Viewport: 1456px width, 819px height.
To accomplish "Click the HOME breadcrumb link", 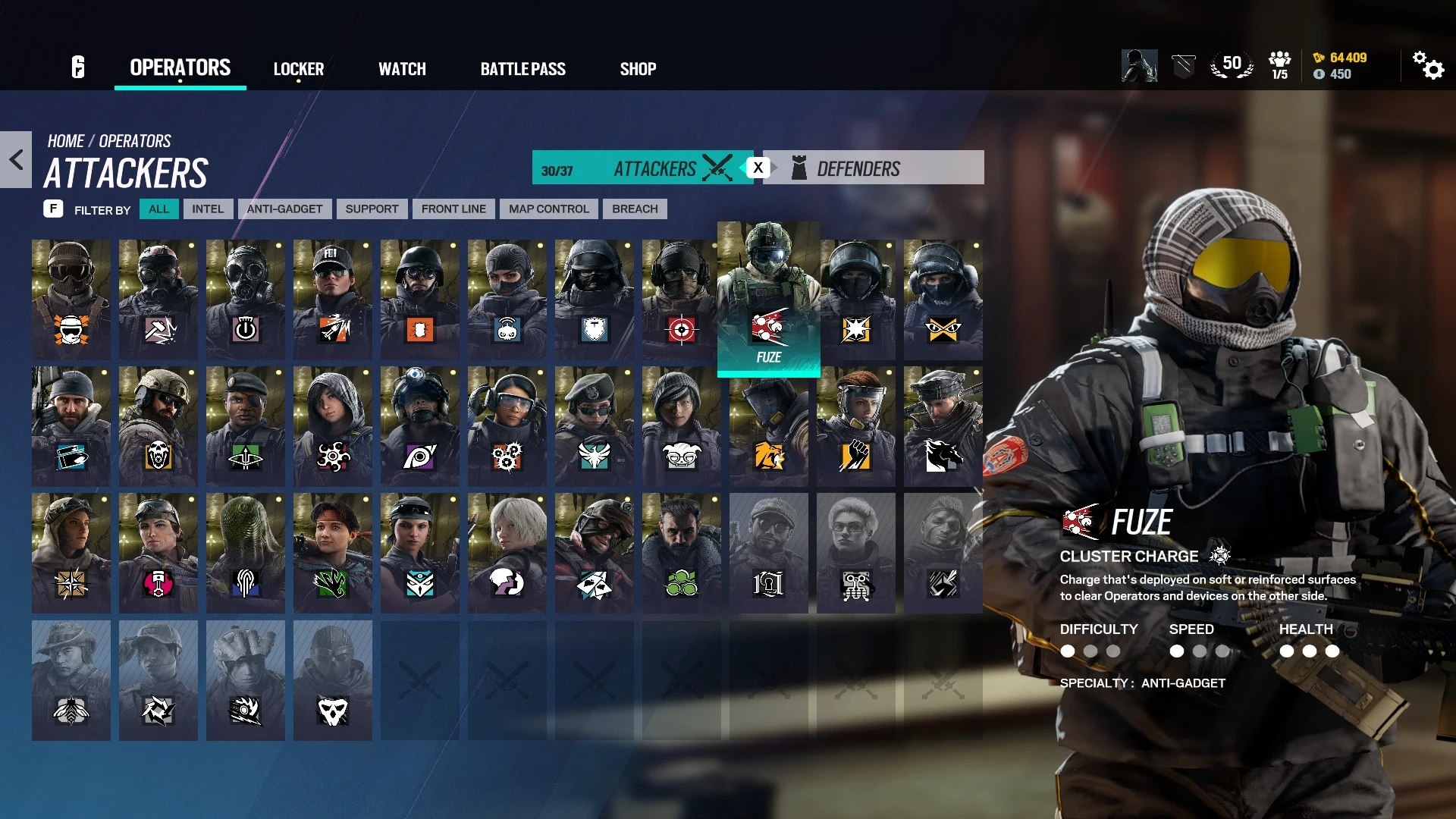I will click(65, 140).
